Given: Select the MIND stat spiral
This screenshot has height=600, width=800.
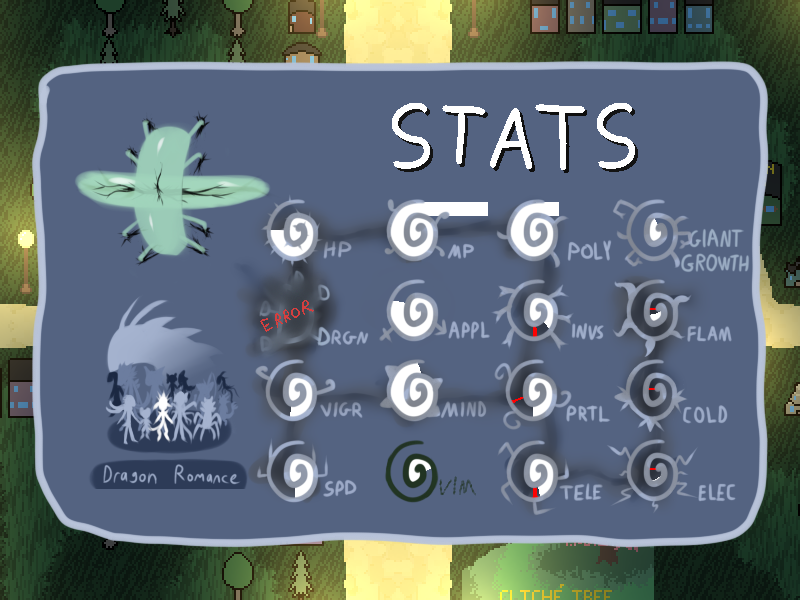Looking at the screenshot, I should 413,389.
